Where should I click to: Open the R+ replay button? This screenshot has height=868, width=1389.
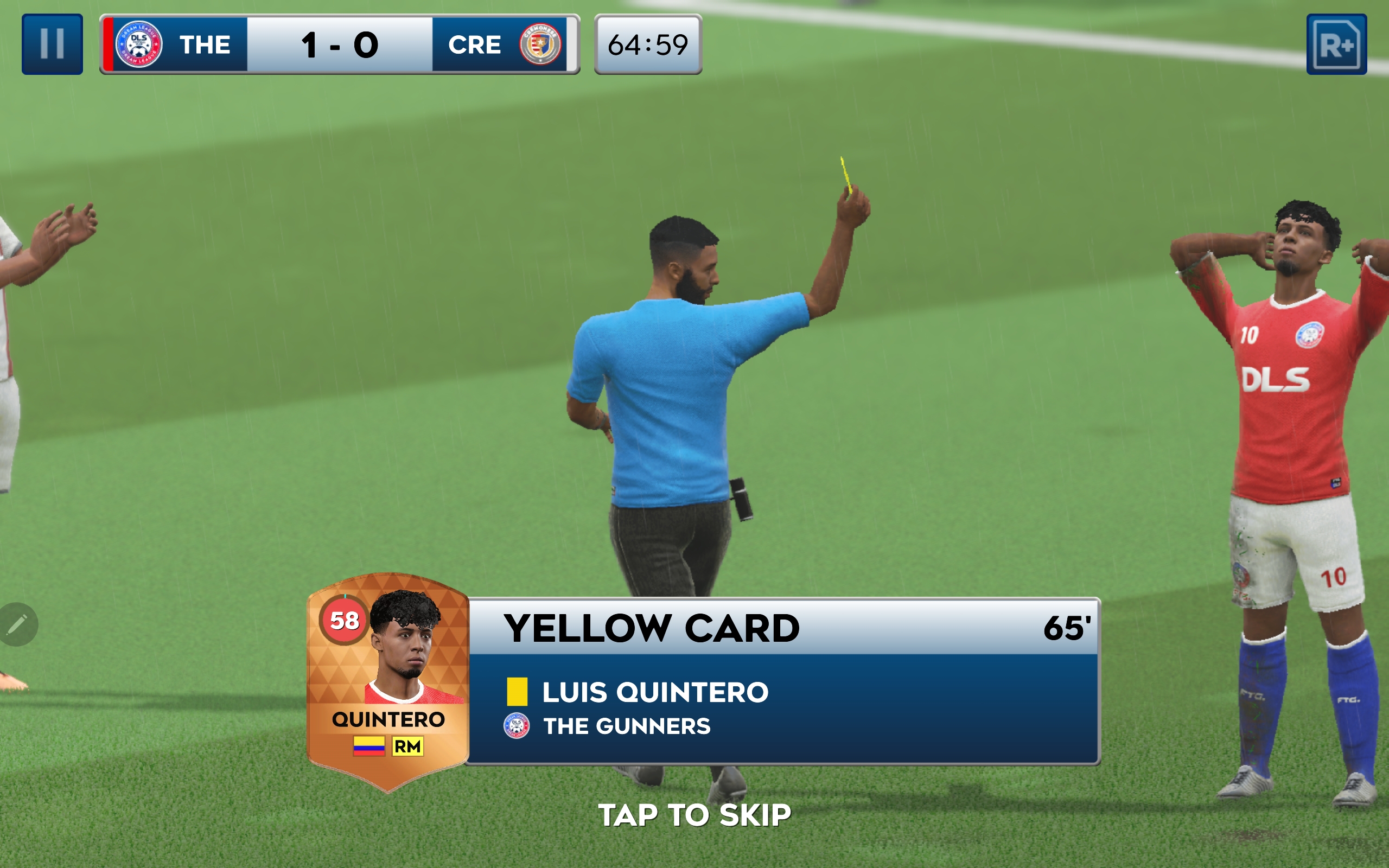[x=1336, y=44]
